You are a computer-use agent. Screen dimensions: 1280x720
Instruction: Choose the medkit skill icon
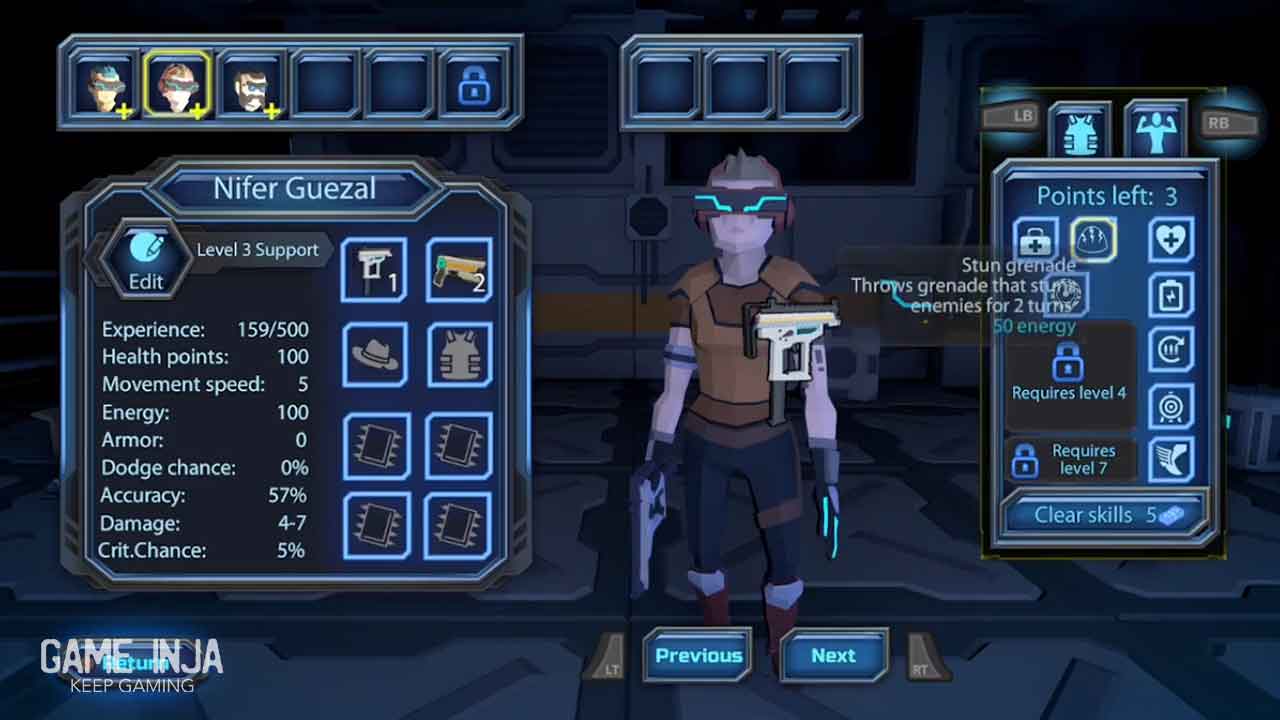pos(1035,241)
